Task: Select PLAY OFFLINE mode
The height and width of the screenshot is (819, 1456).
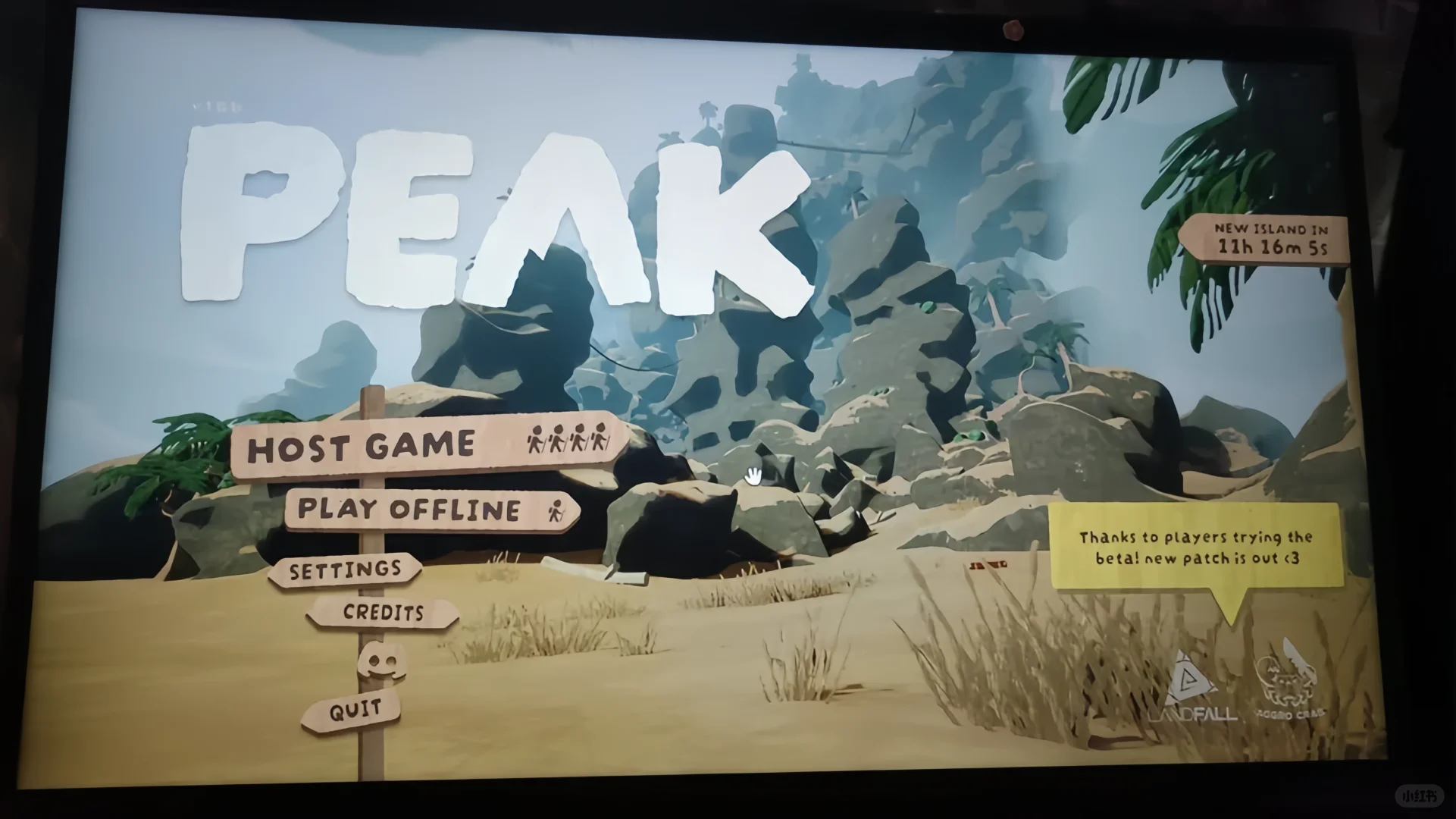Action: [x=409, y=510]
